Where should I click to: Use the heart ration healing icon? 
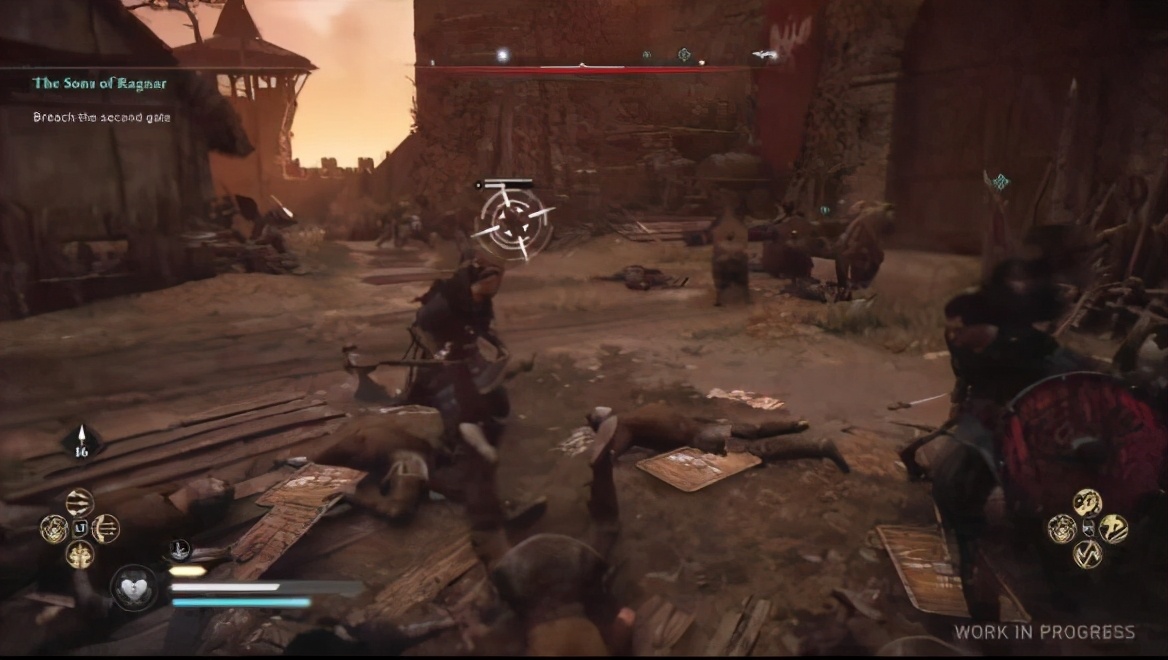click(134, 587)
